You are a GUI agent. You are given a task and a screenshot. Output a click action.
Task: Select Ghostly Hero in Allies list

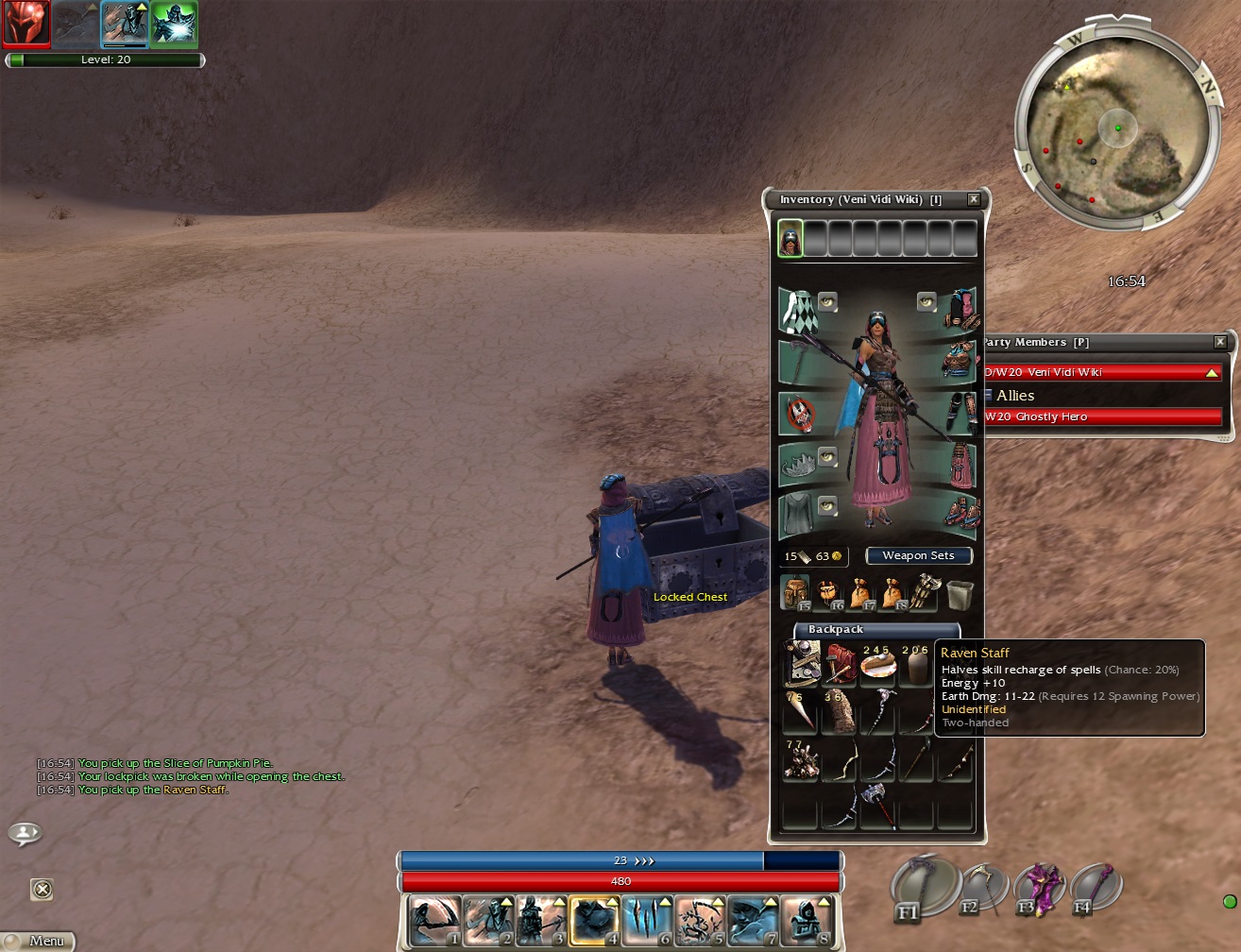(1101, 416)
